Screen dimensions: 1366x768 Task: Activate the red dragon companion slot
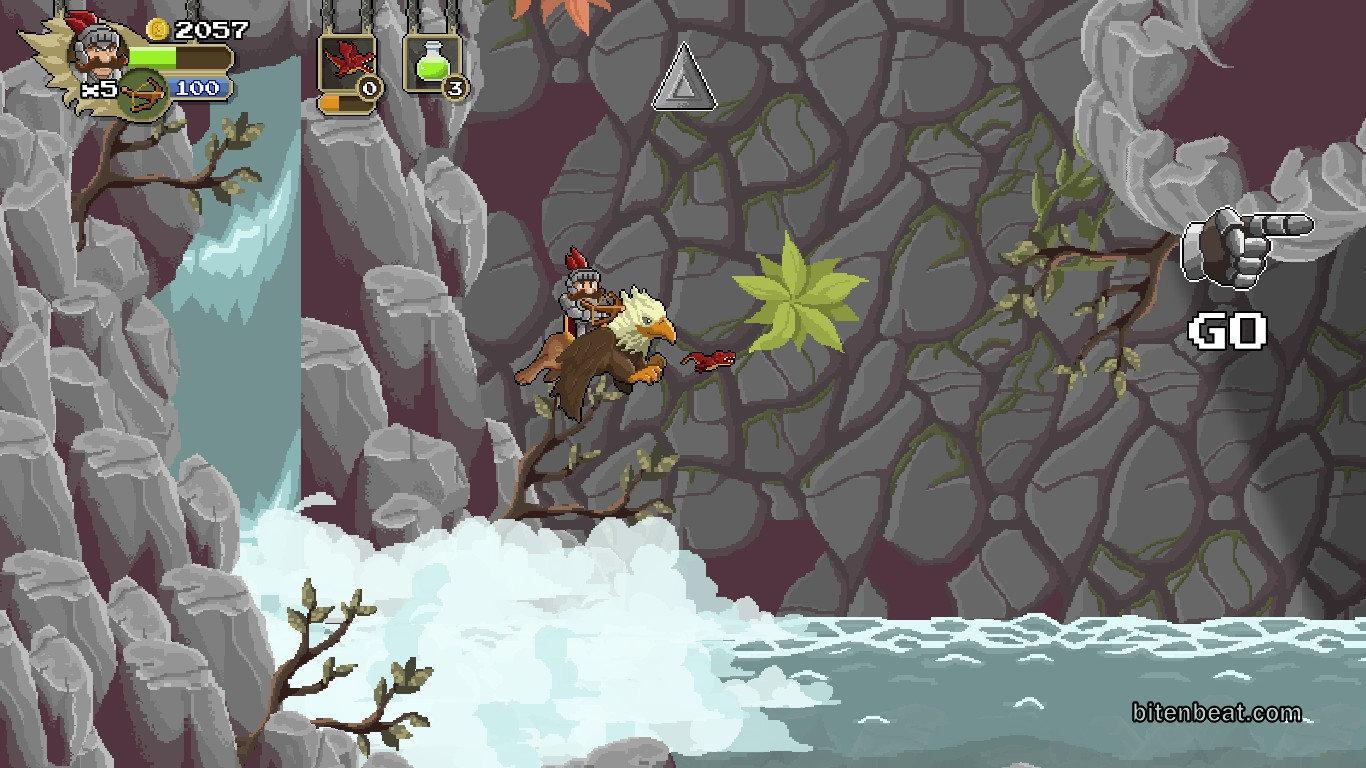coord(346,63)
